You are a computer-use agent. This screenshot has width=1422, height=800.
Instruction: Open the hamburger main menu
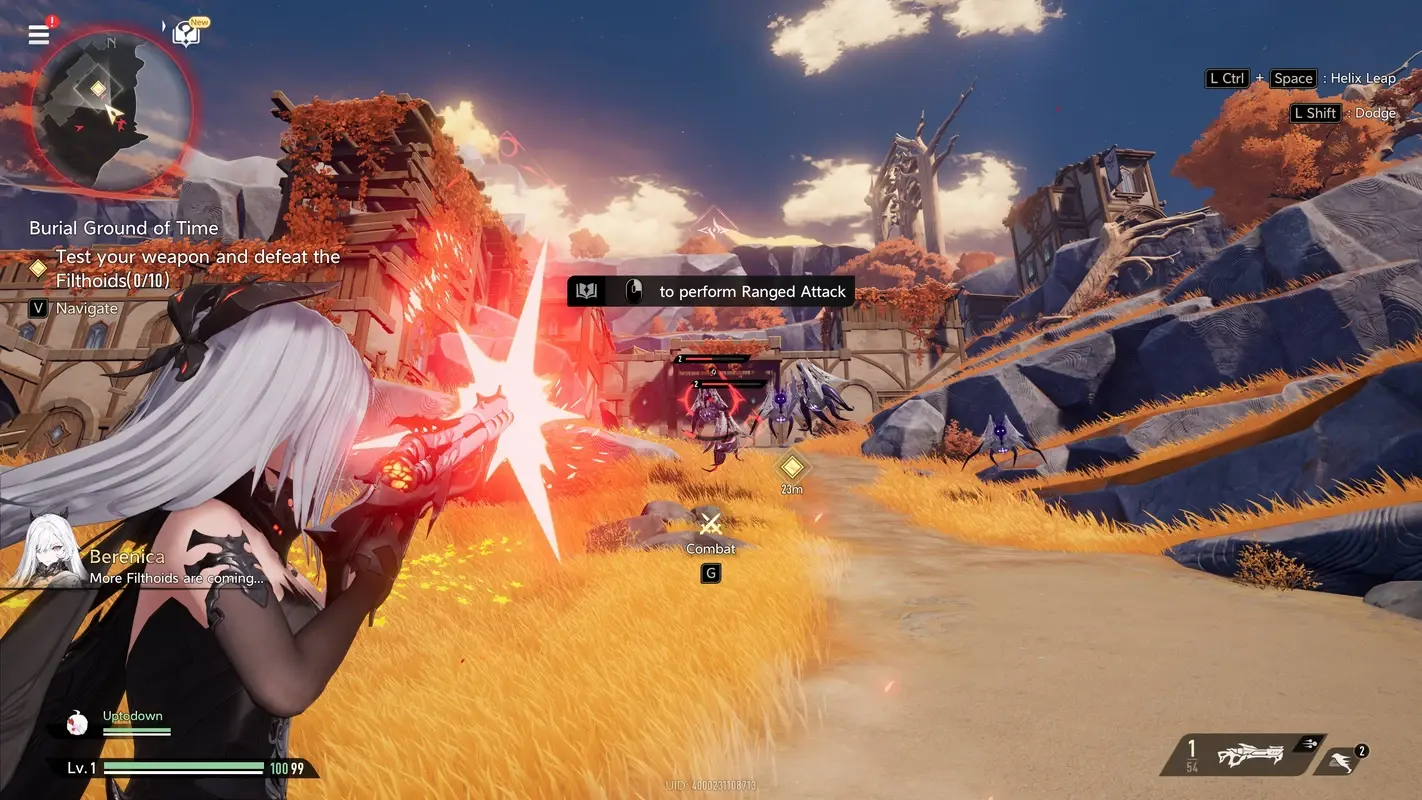38,34
